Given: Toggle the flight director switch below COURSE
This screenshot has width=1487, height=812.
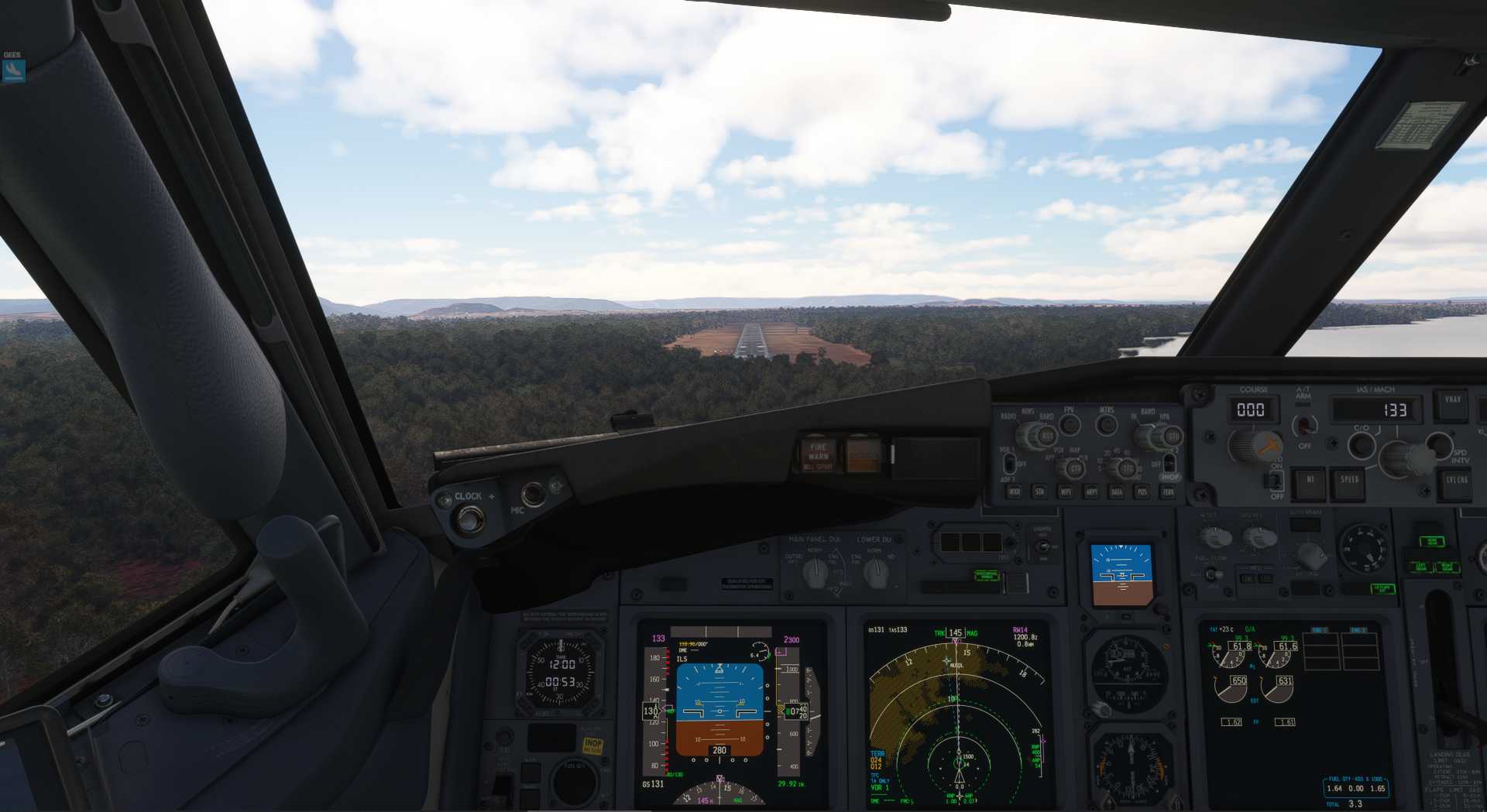Looking at the screenshot, I should coord(1274,480).
